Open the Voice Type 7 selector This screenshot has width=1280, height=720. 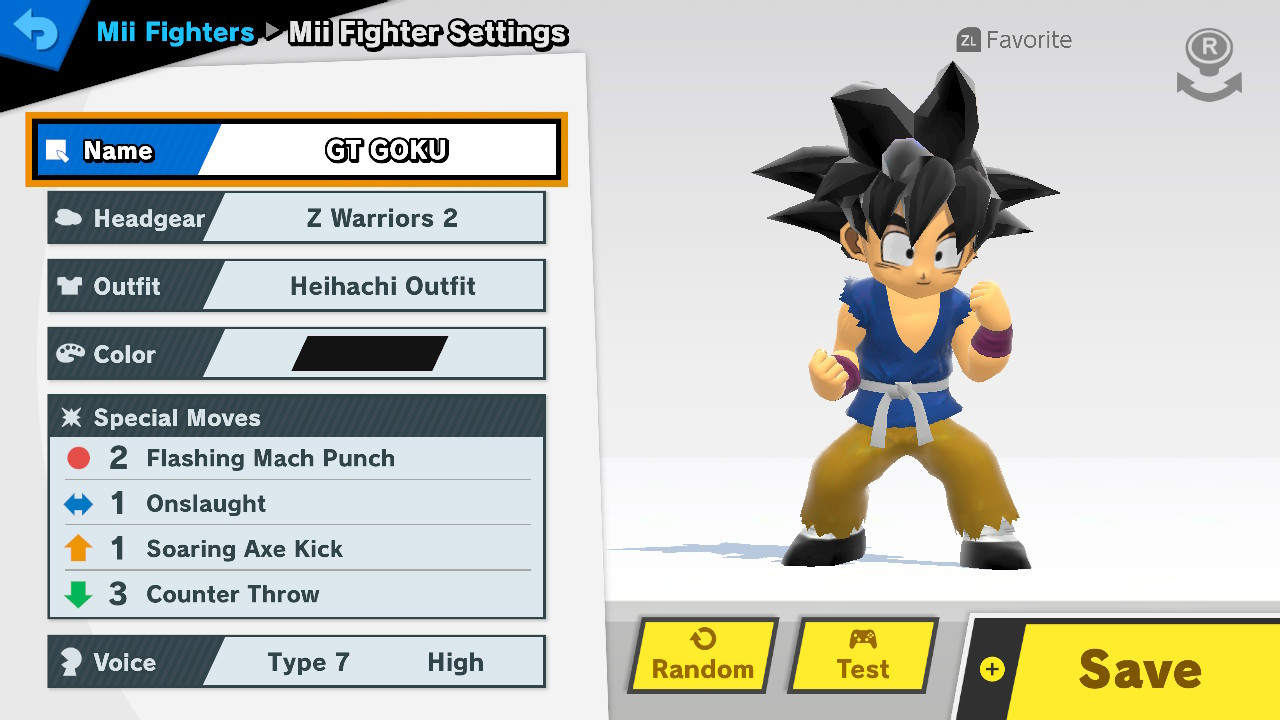point(311,661)
